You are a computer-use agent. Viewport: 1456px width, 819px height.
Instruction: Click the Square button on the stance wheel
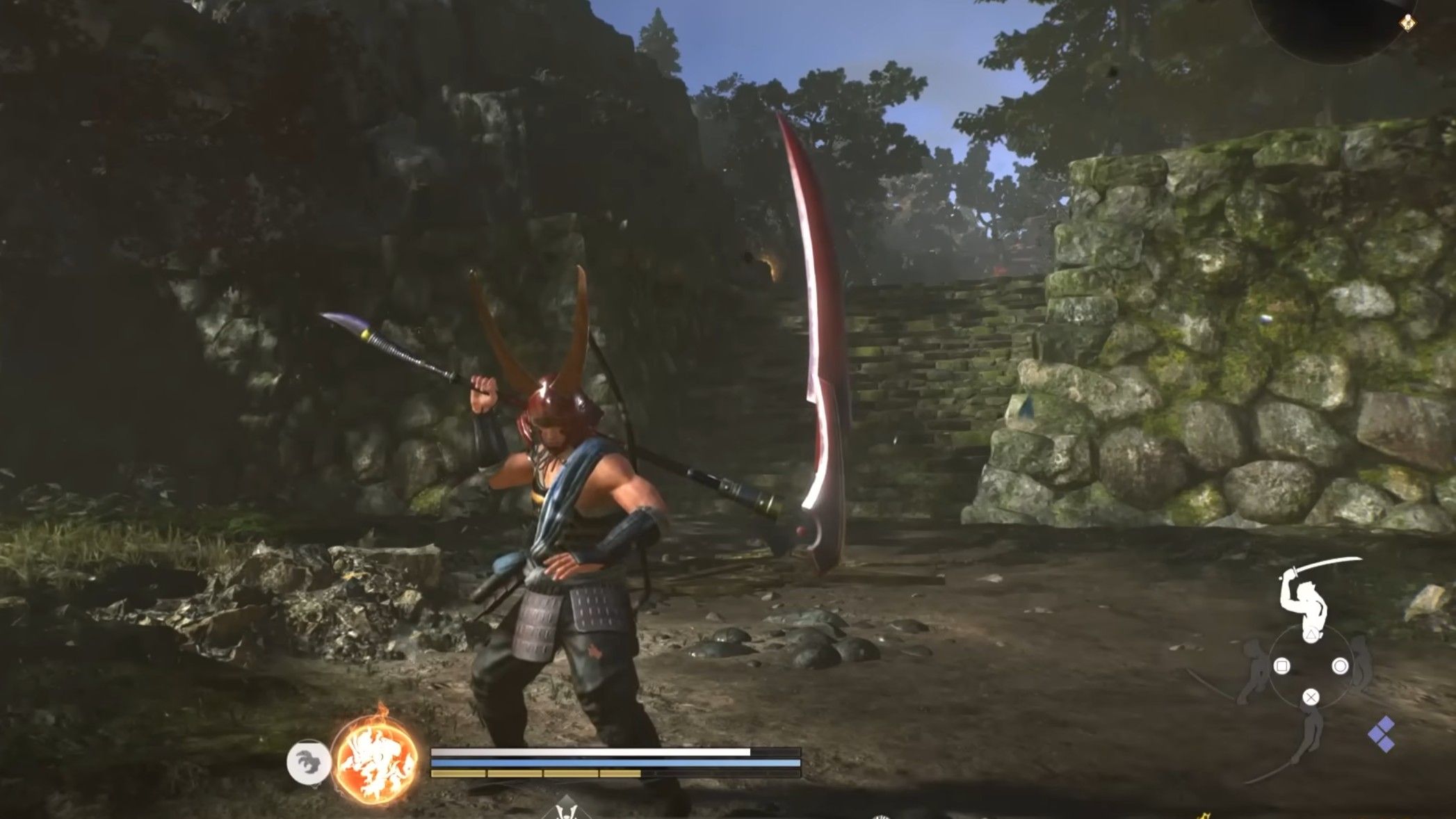pos(1282,665)
